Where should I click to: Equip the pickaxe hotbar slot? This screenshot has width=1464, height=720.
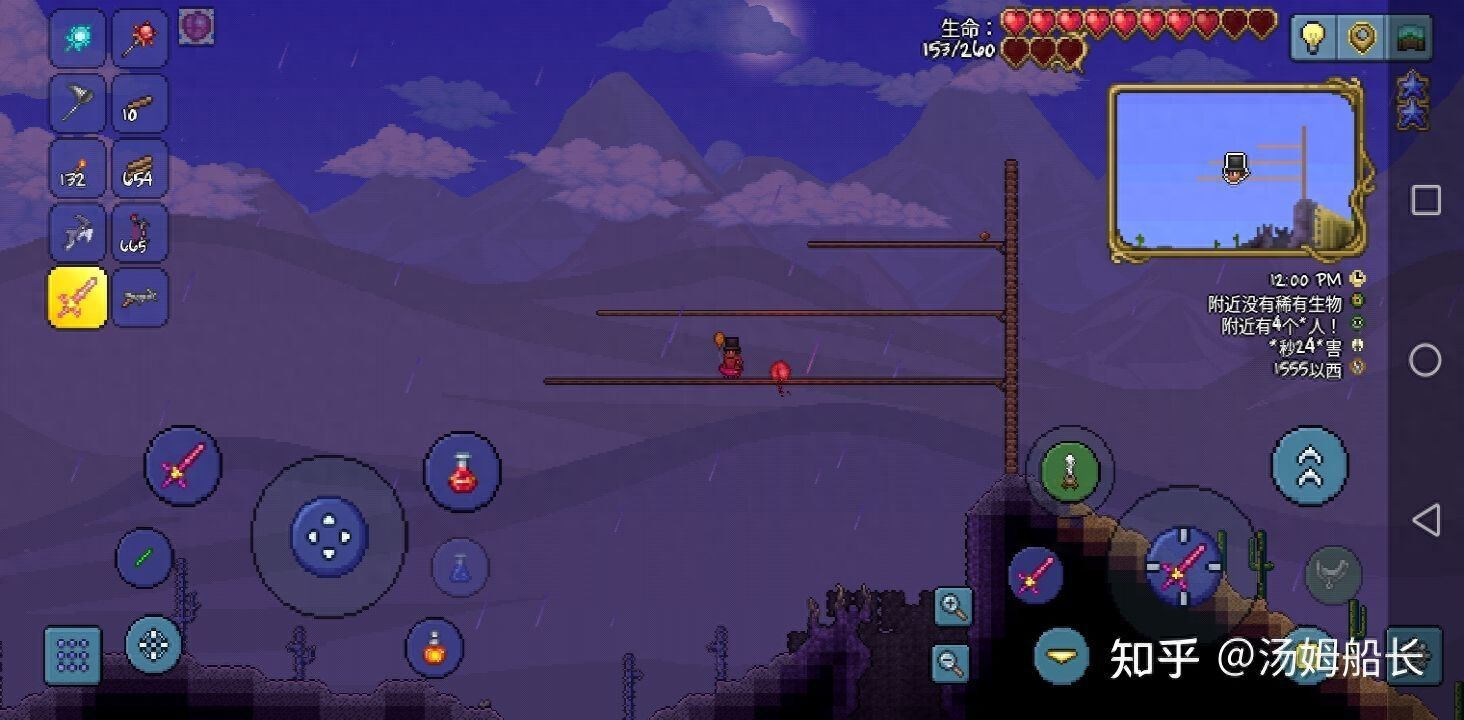click(78, 233)
